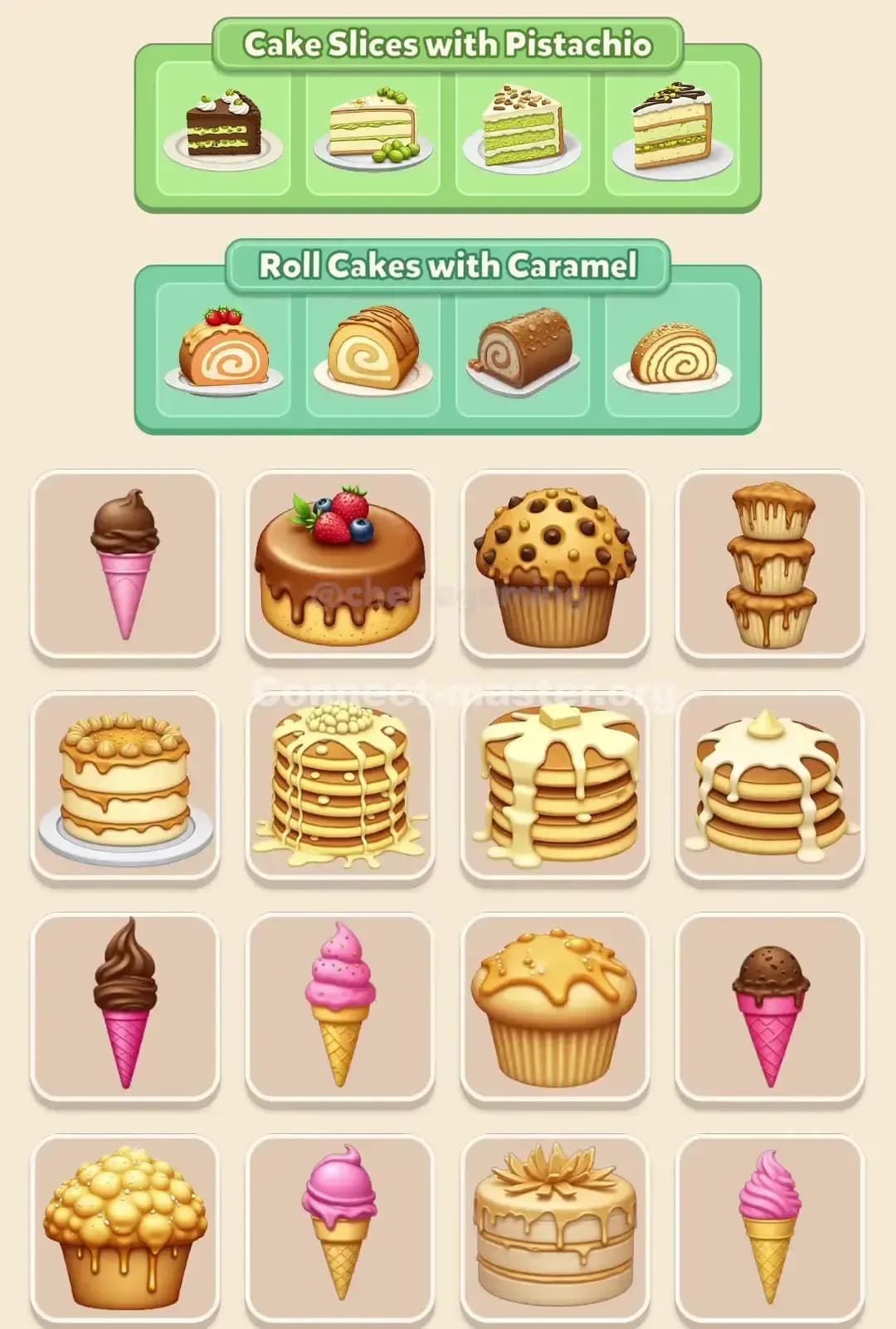Pick the short pancake stack with cream dollop
Viewport: 896px width, 1329px height.
coord(770,786)
